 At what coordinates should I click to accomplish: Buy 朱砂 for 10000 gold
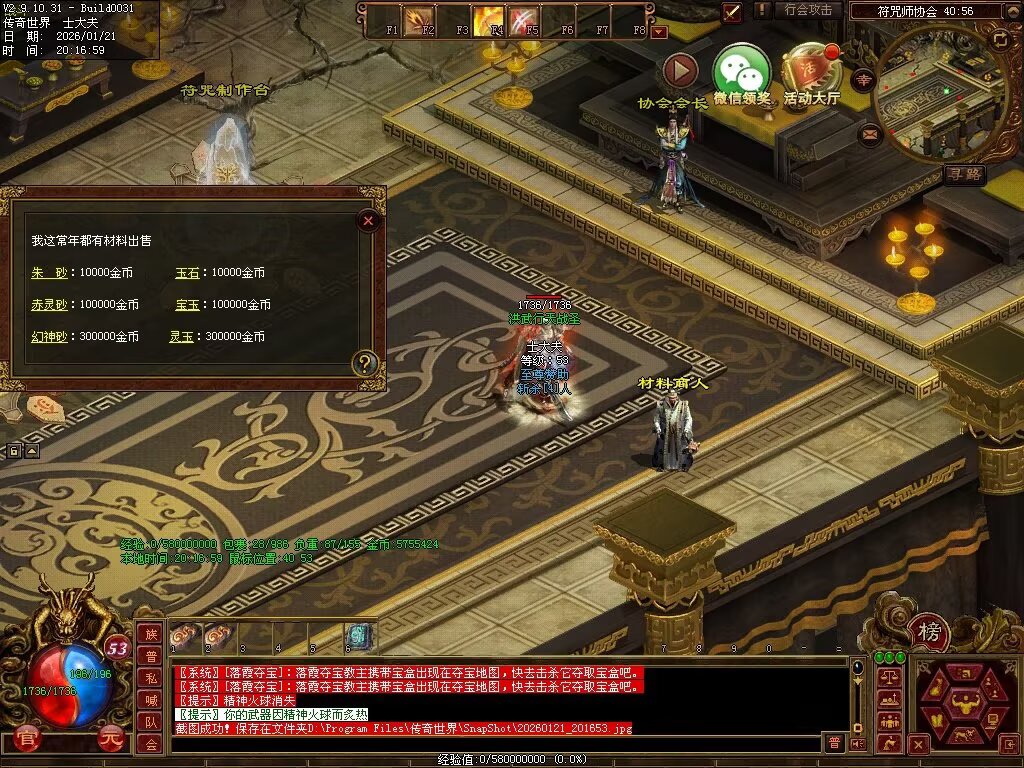pyautogui.click(x=48, y=272)
